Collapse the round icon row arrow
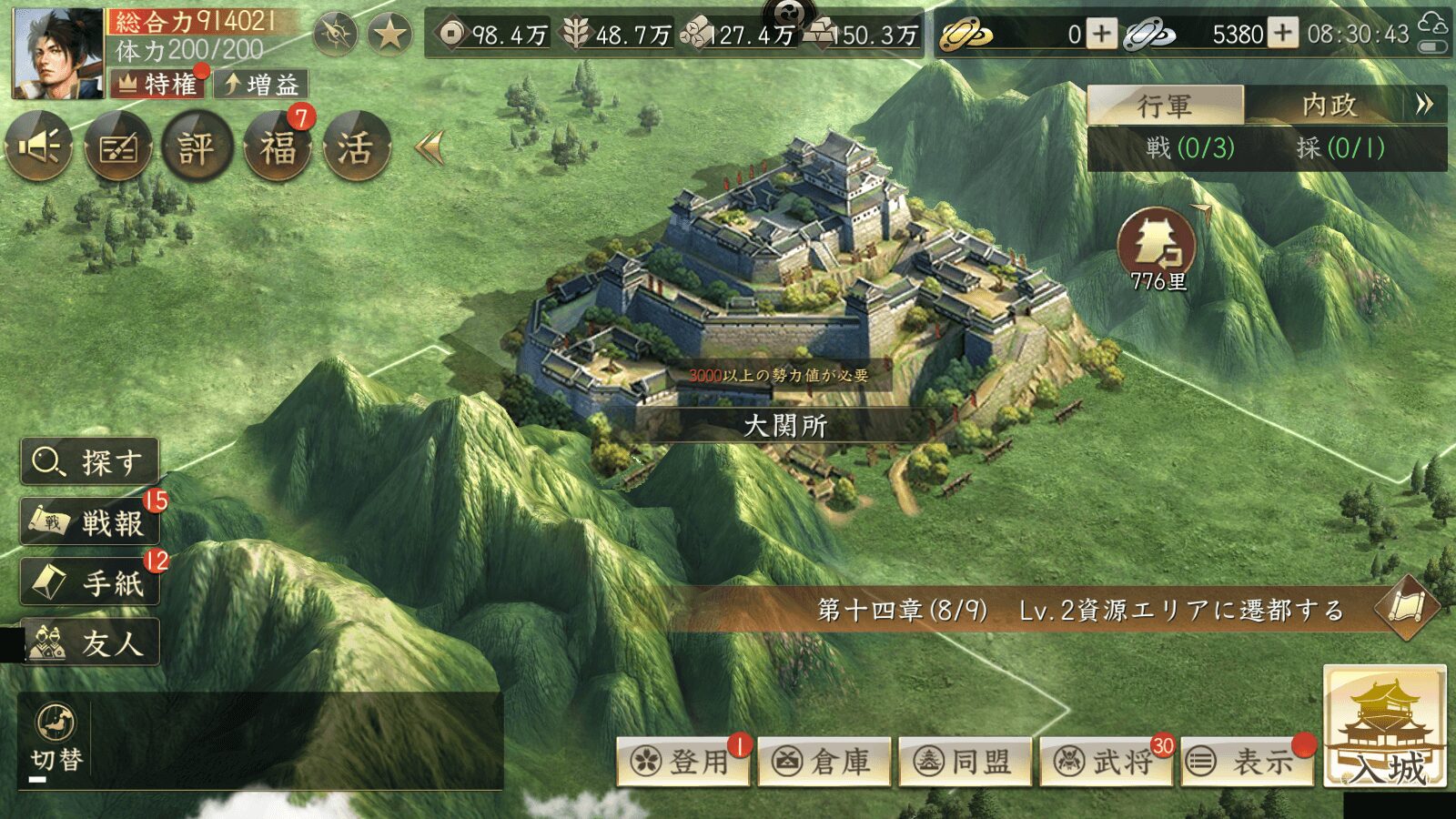 [430, 147]
